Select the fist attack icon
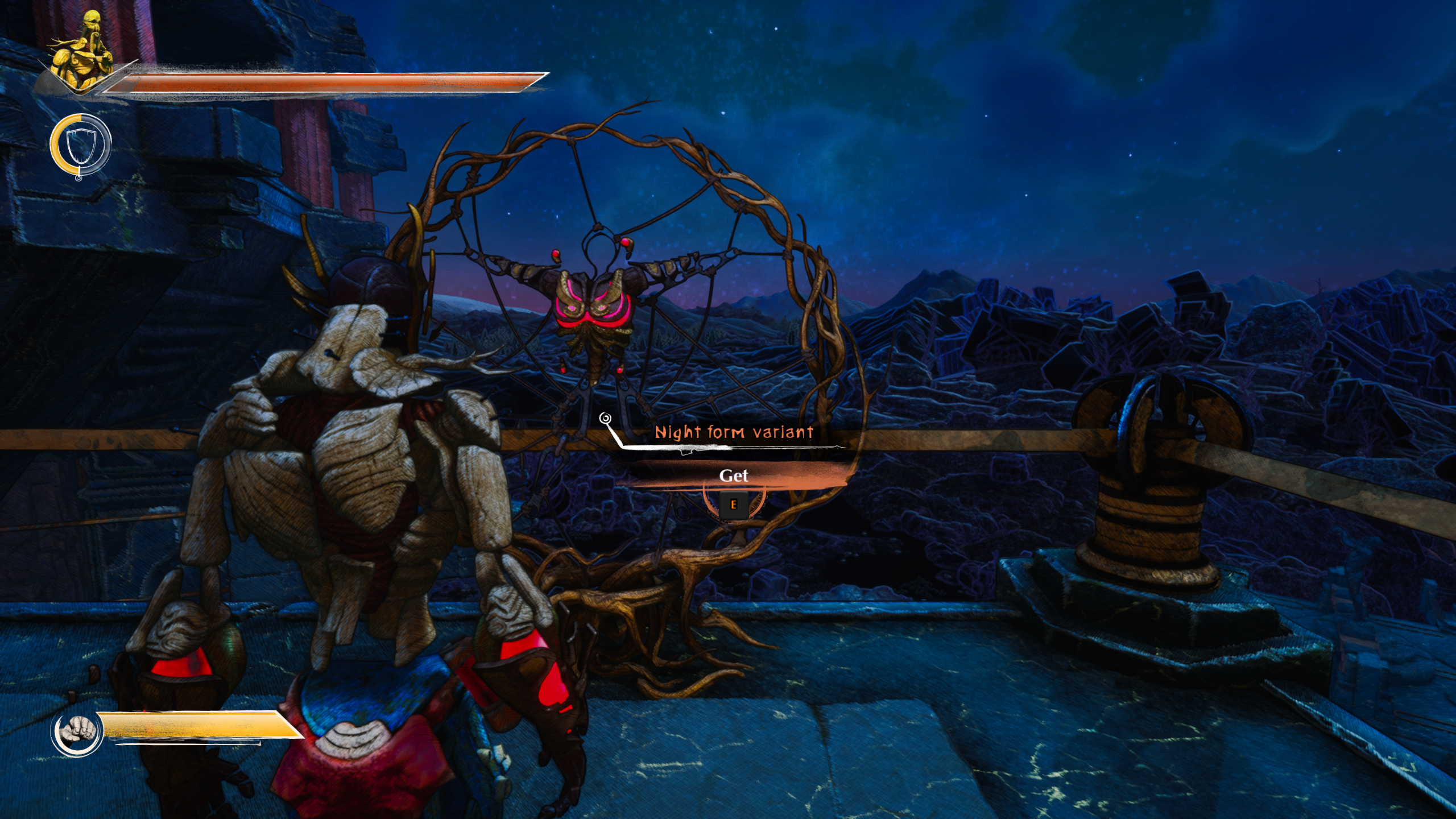The image size is (1456, 819). [x=77, y=732]
